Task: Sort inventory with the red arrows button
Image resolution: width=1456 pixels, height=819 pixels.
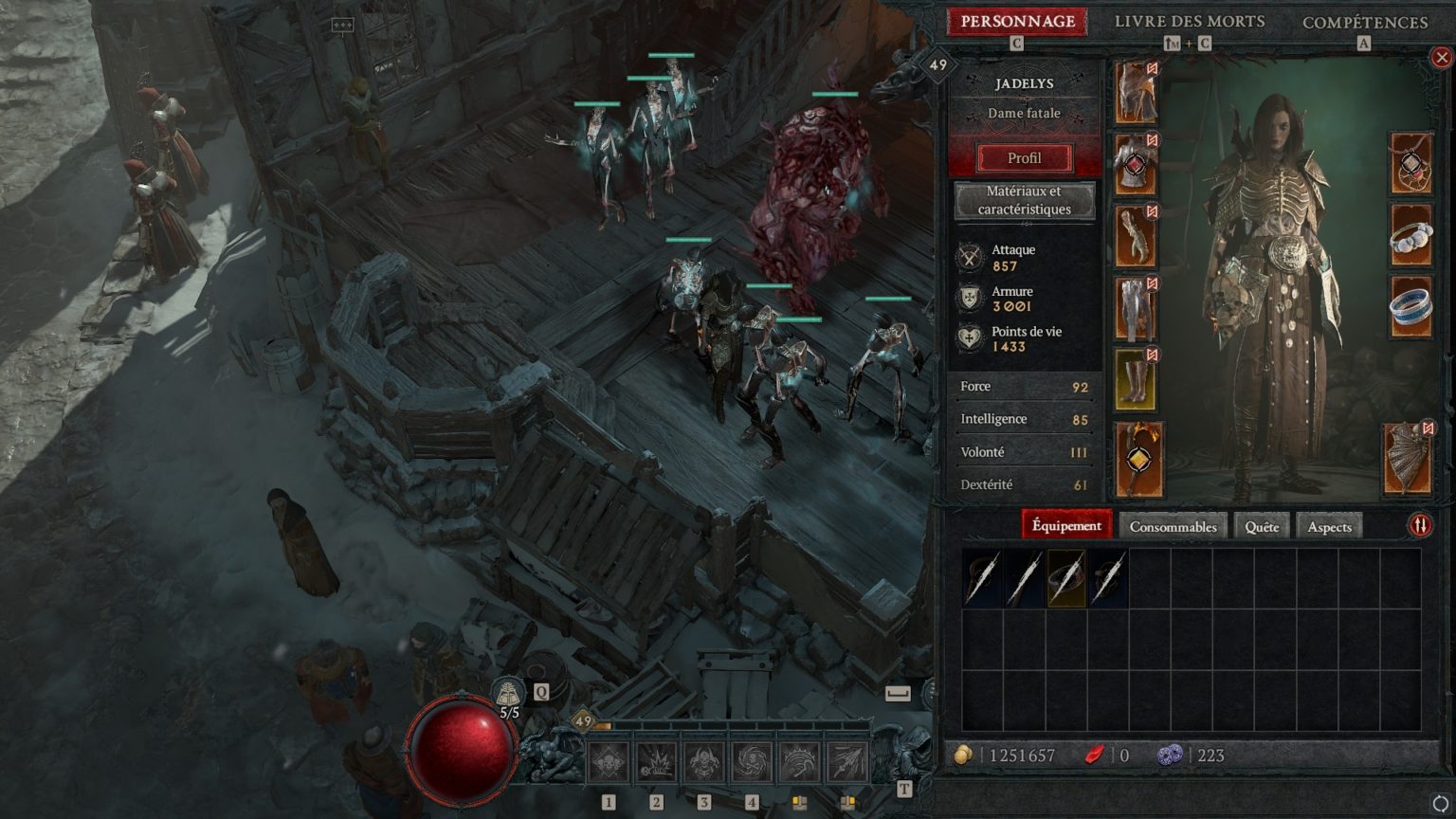Action: tap(1419, 525)
